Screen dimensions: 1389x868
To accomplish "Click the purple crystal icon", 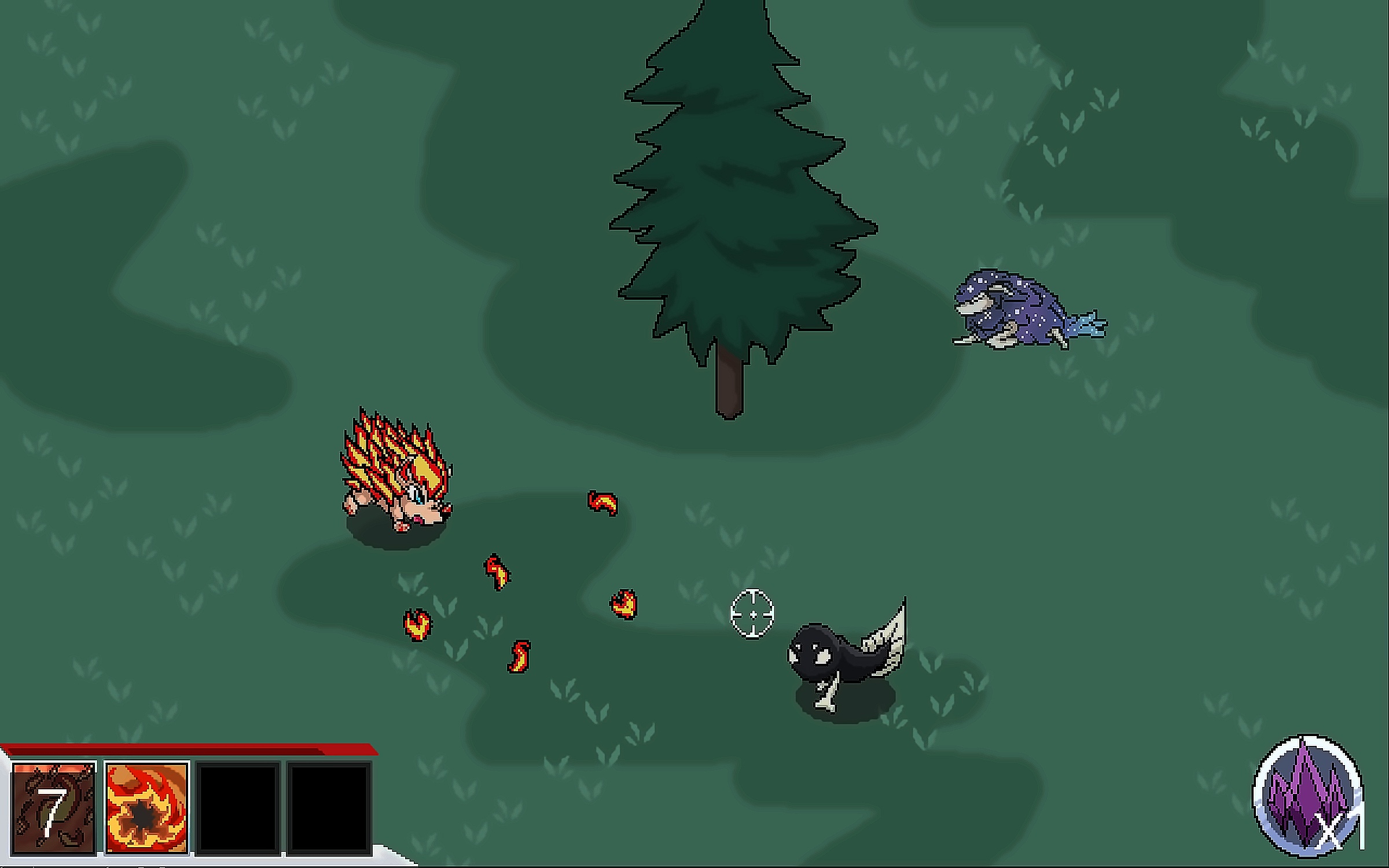I will [x=1307, y=797].
